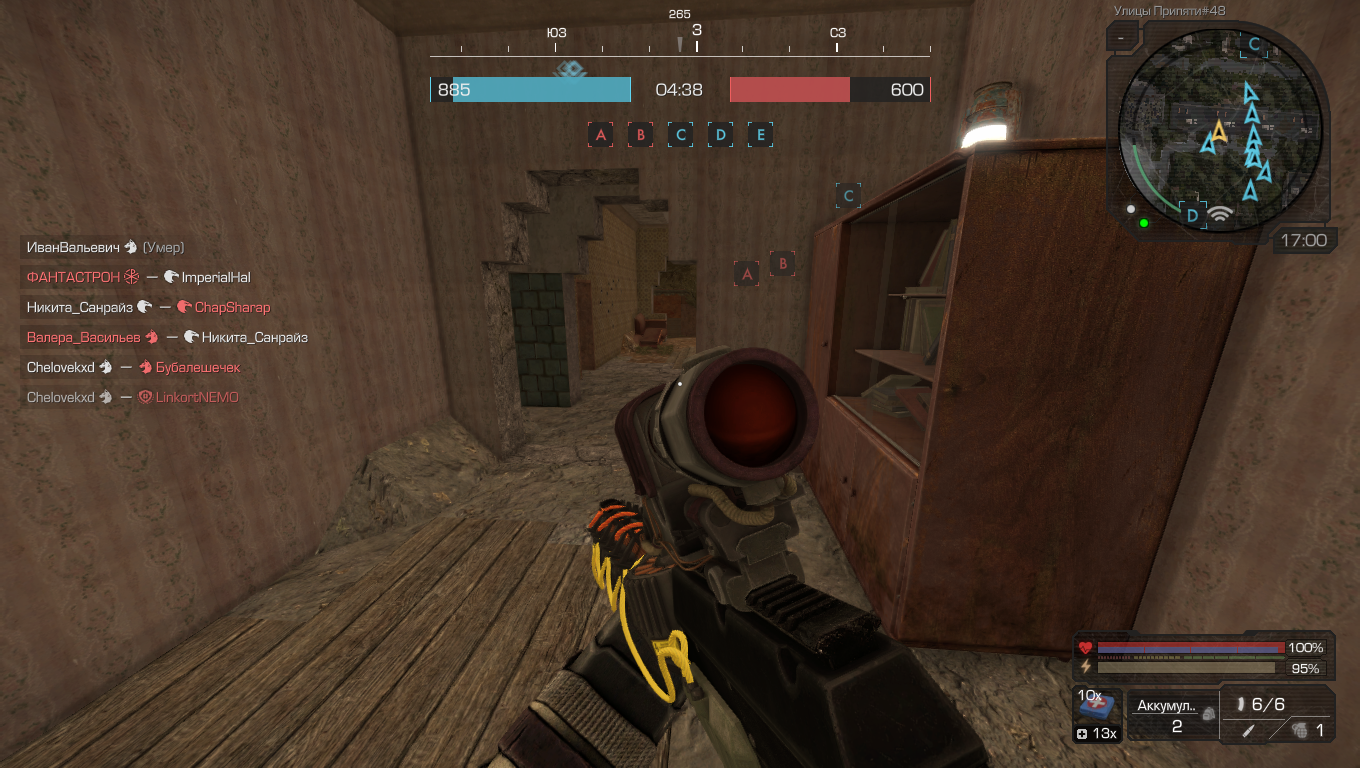Select capture point B in the objective row under the timer

(640, 135)
